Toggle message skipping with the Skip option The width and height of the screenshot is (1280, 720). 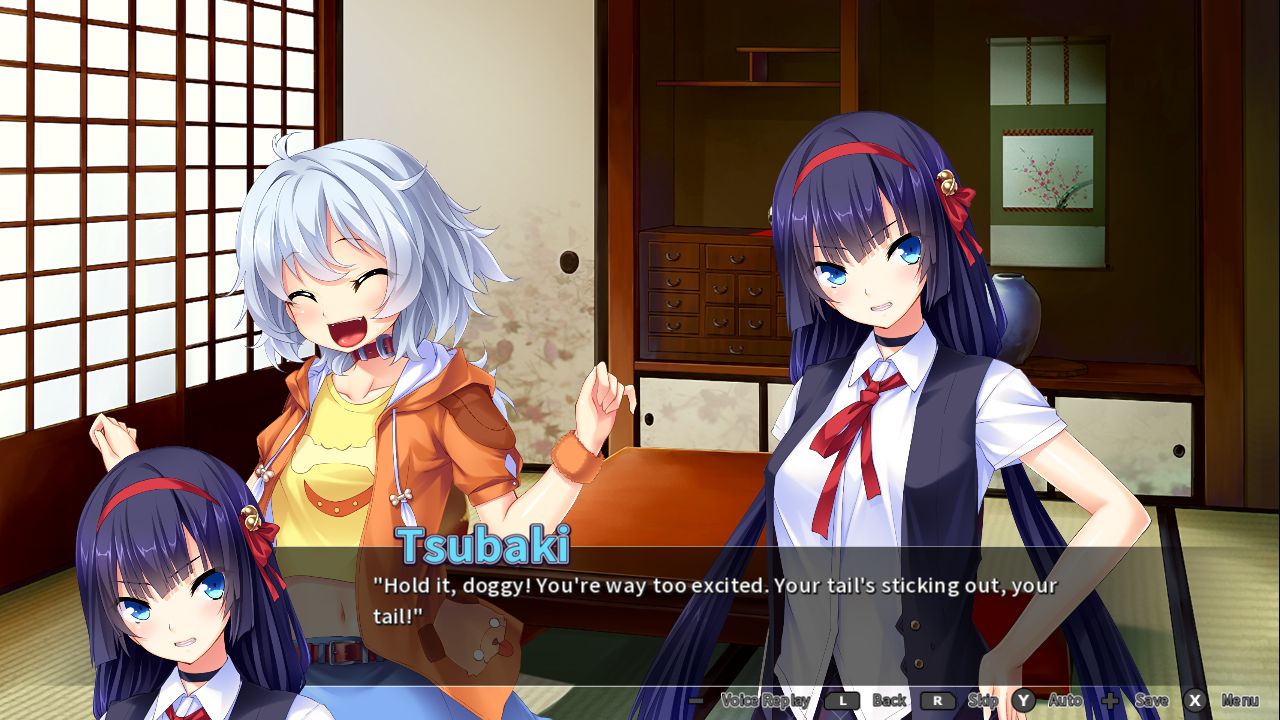pyautogui.click(x=982, y=701)
